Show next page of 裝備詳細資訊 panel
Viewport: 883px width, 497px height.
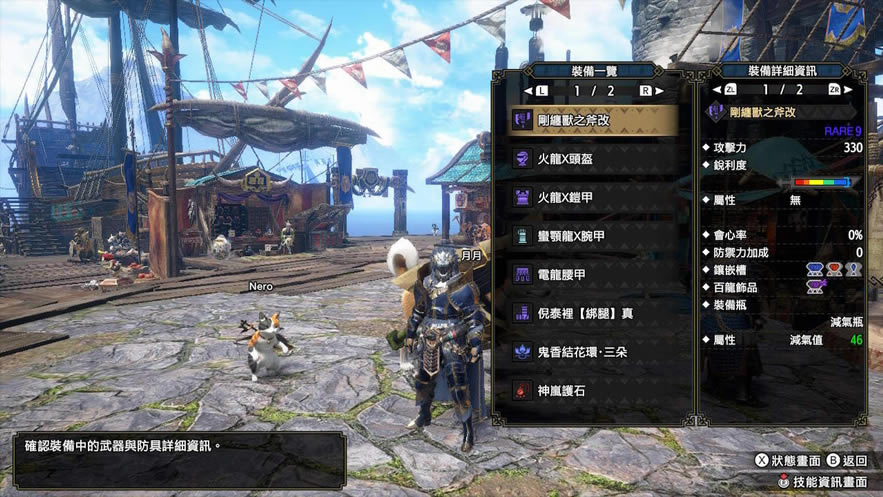pos(838,91)
